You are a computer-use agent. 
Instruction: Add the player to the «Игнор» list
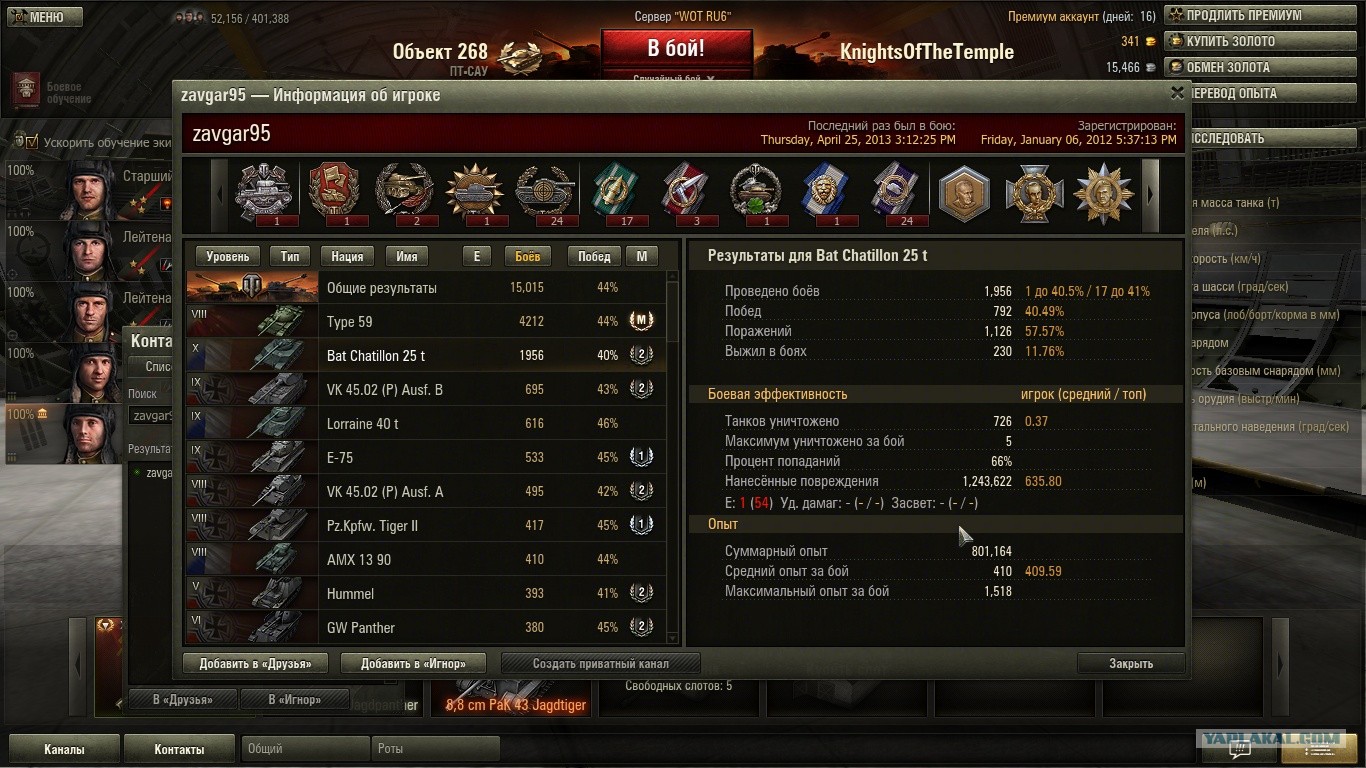[413, 663]
